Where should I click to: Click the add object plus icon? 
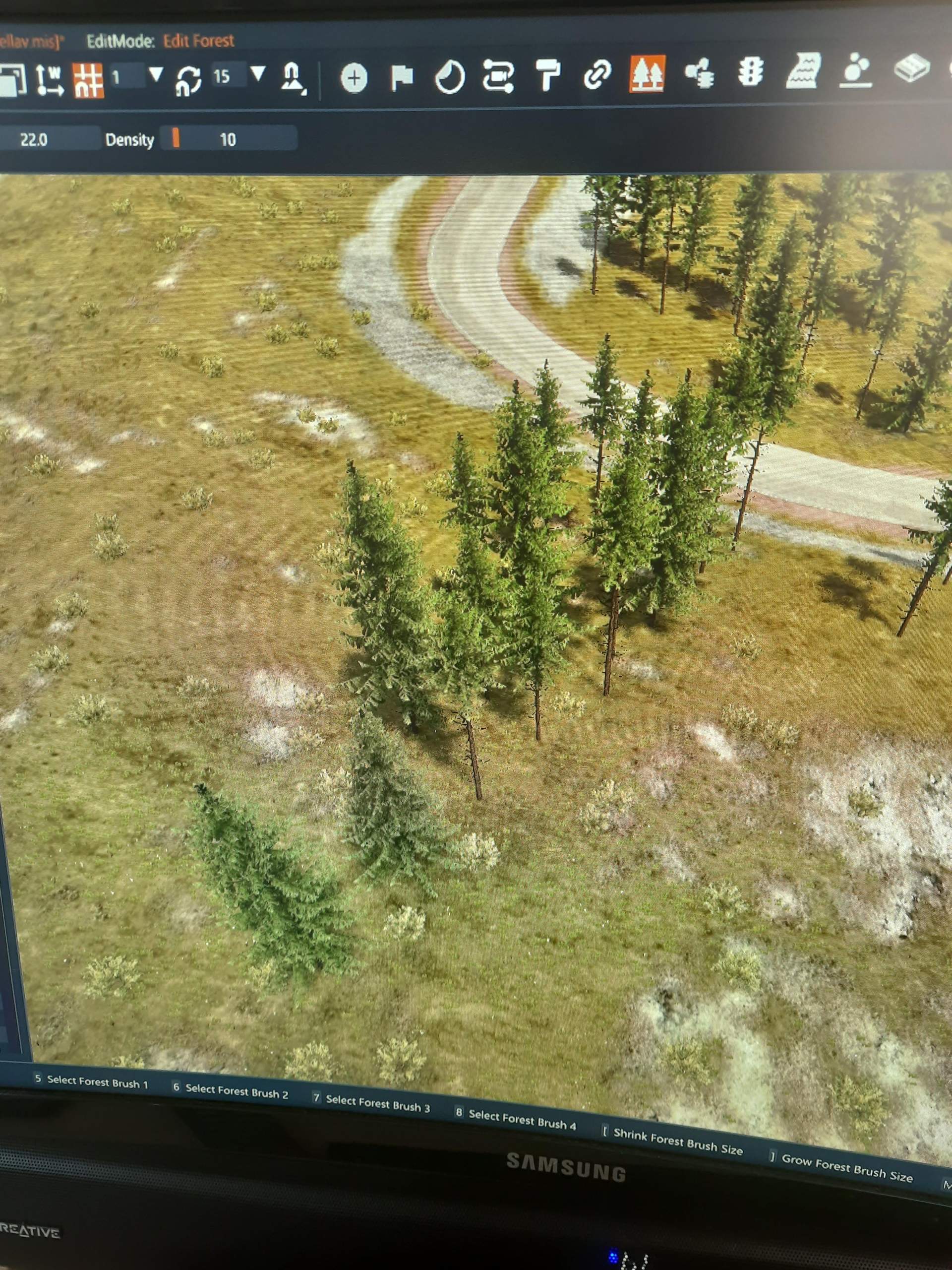tap(355, 76)
